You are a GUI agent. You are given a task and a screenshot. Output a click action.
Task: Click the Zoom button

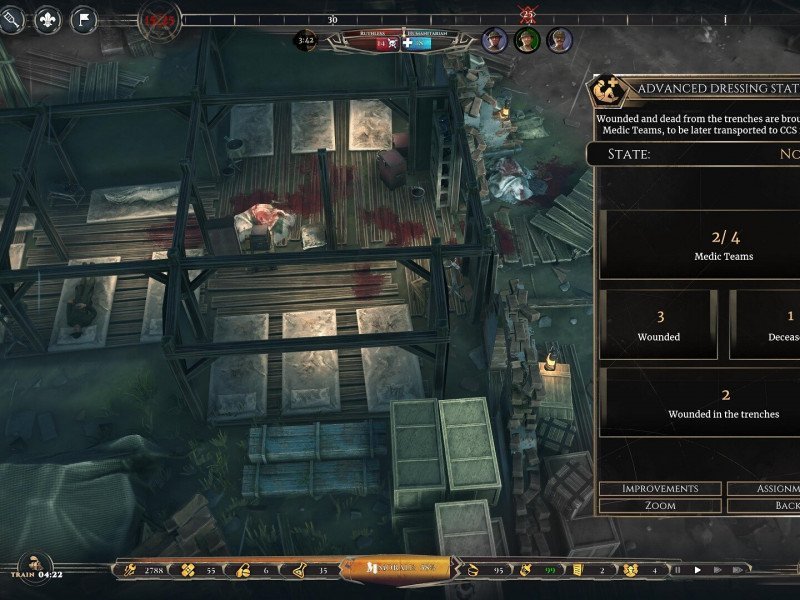click(x=660, y=506)
